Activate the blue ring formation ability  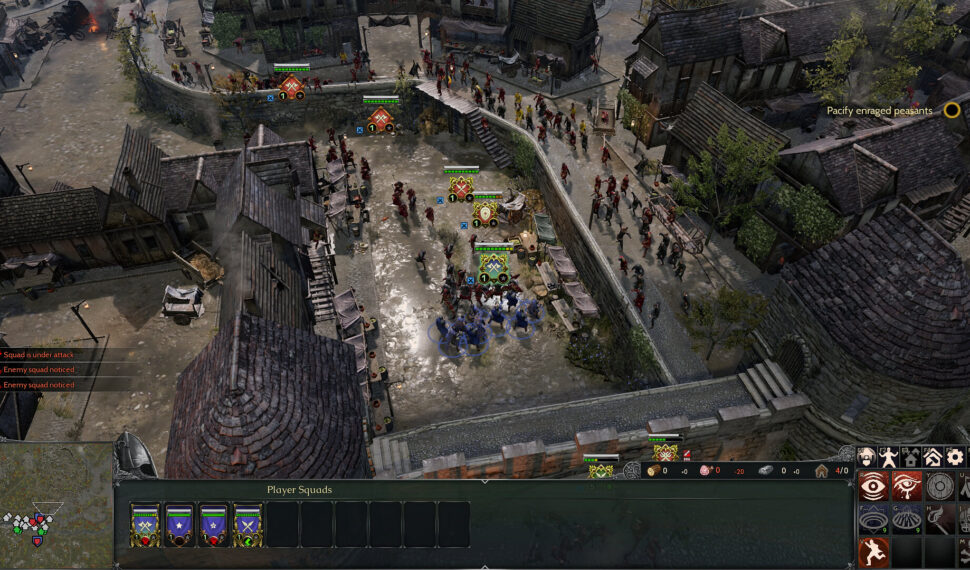pos(873,520)
